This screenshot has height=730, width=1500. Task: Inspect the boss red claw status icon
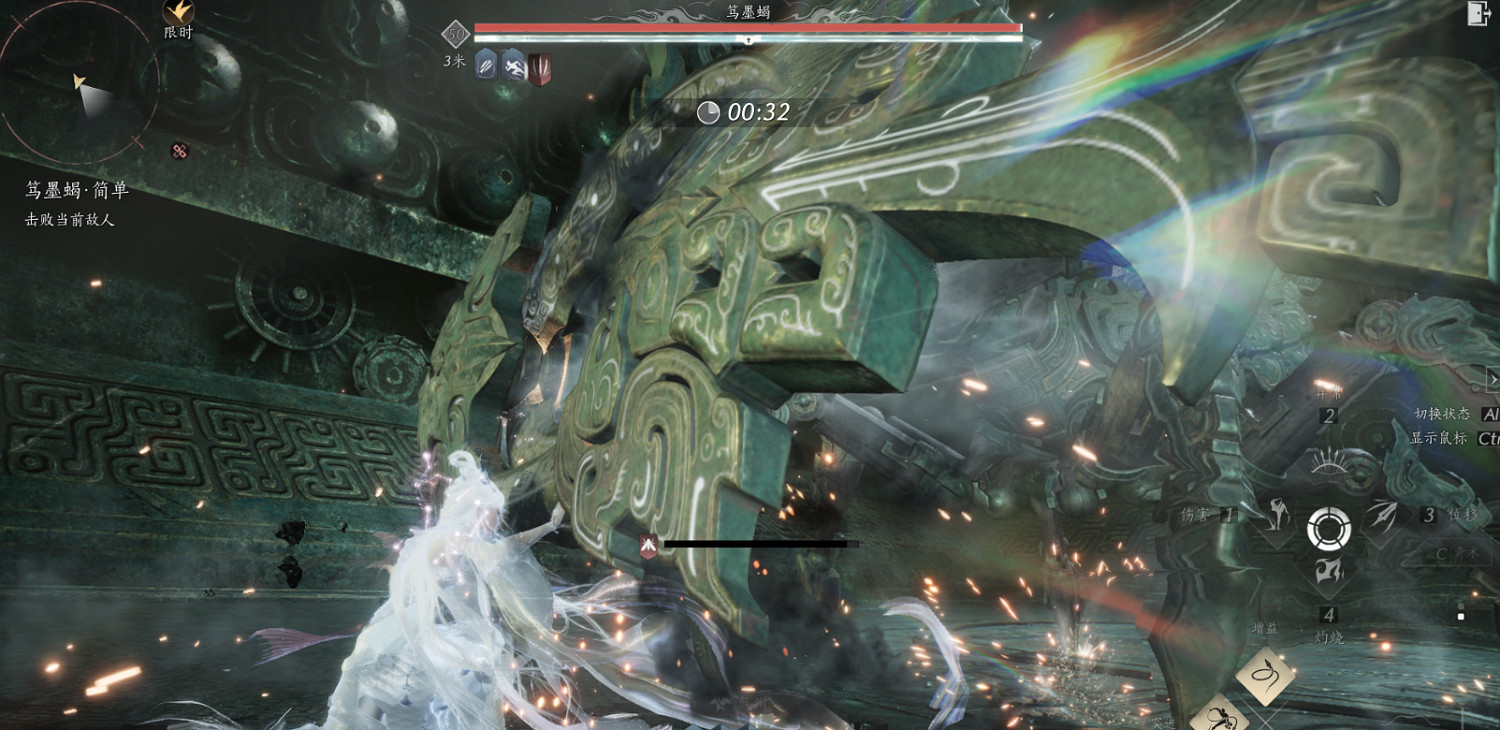(x=540, y=69)
